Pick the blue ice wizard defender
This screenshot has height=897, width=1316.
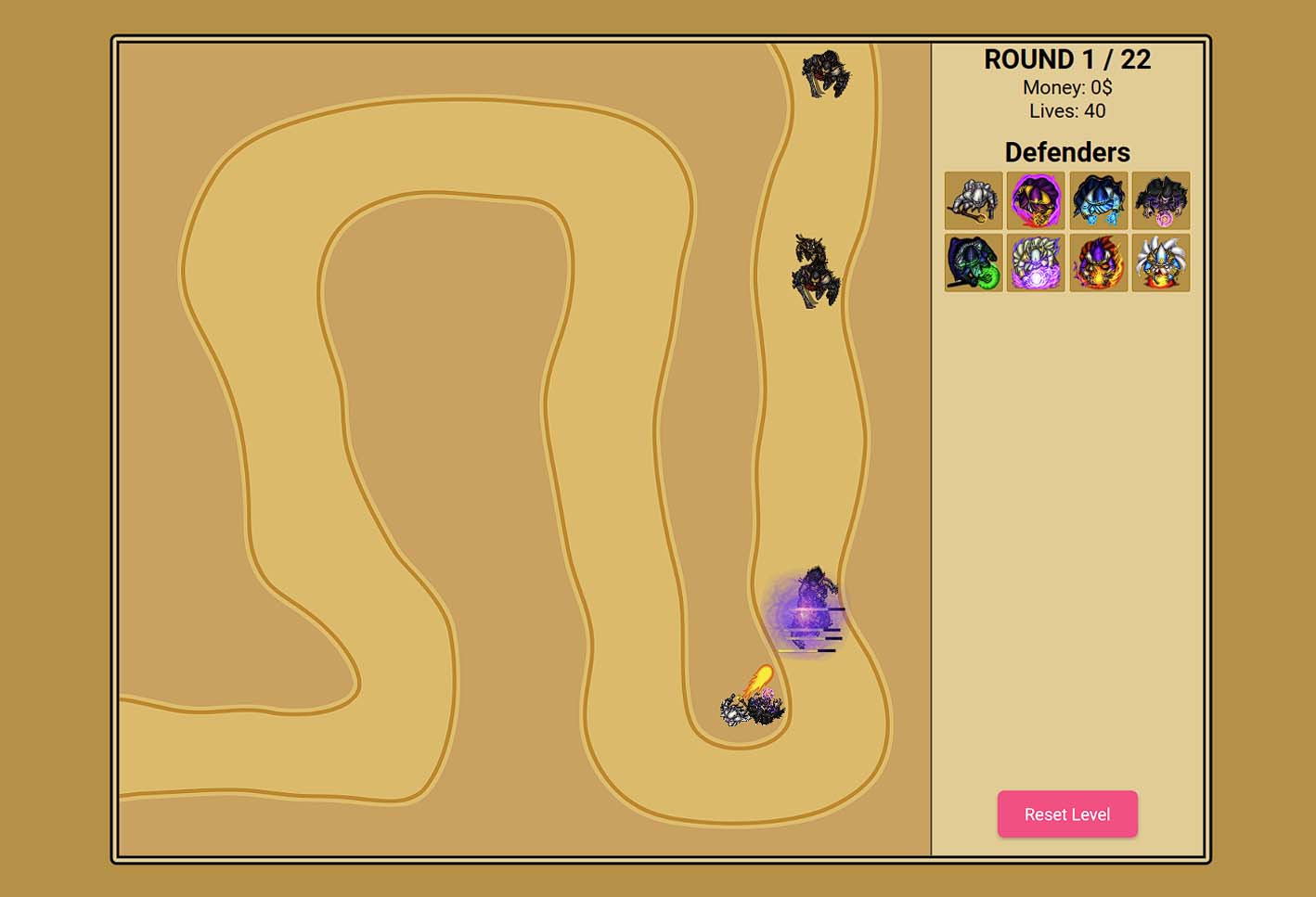coord(1098,200)
